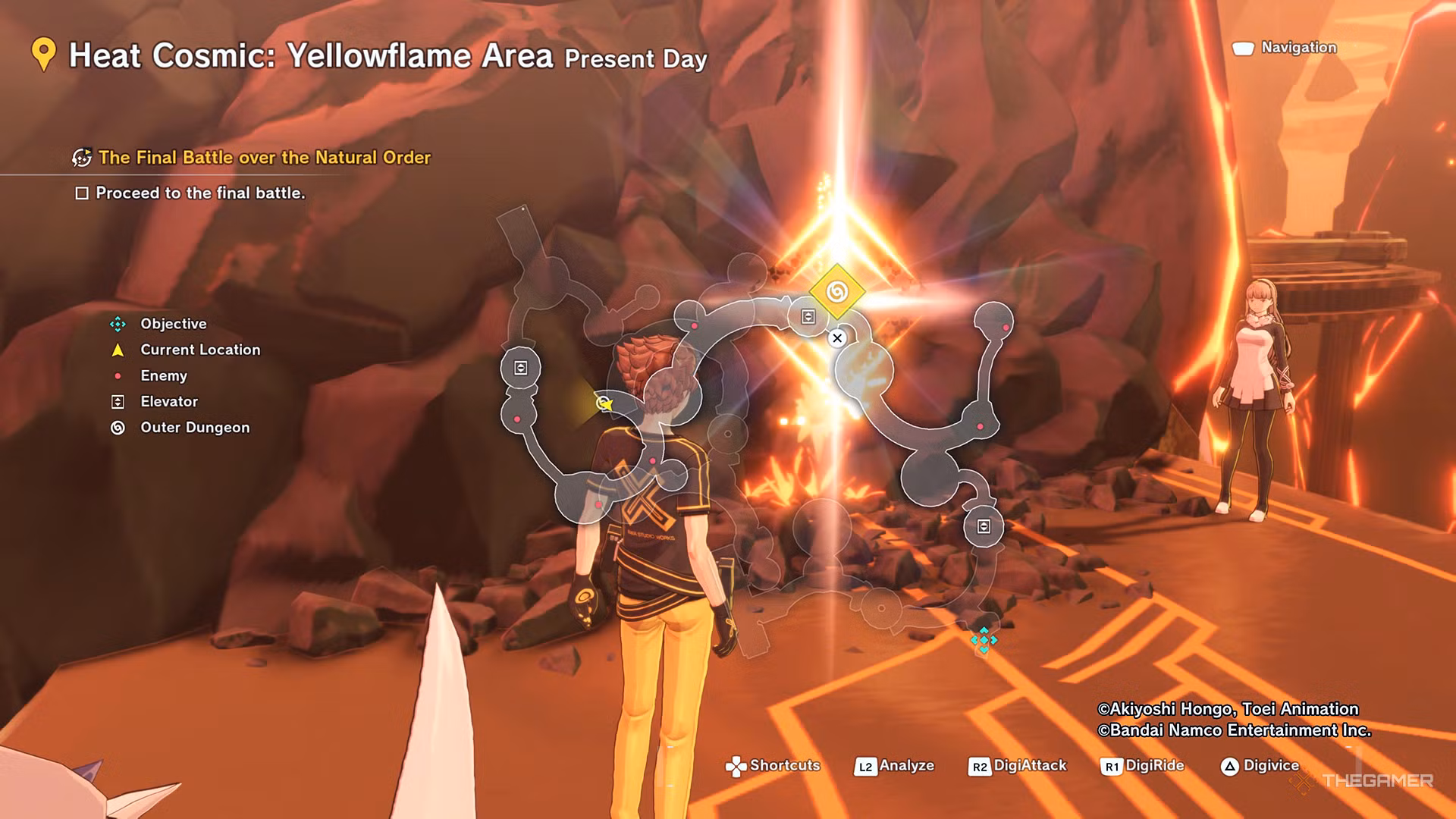This screenshot has height=819, width=1456.
Task: Select the Elevator legend entry
Action: (168, 401)
